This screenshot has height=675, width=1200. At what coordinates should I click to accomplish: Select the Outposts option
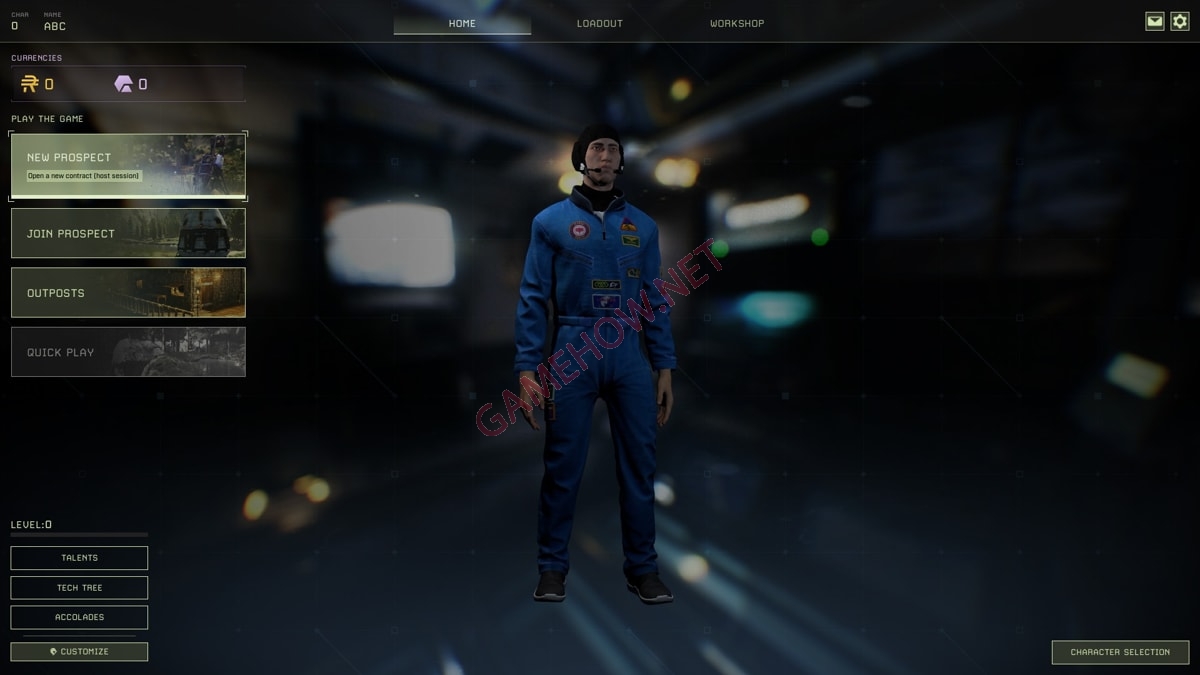[x=128, y=292]
